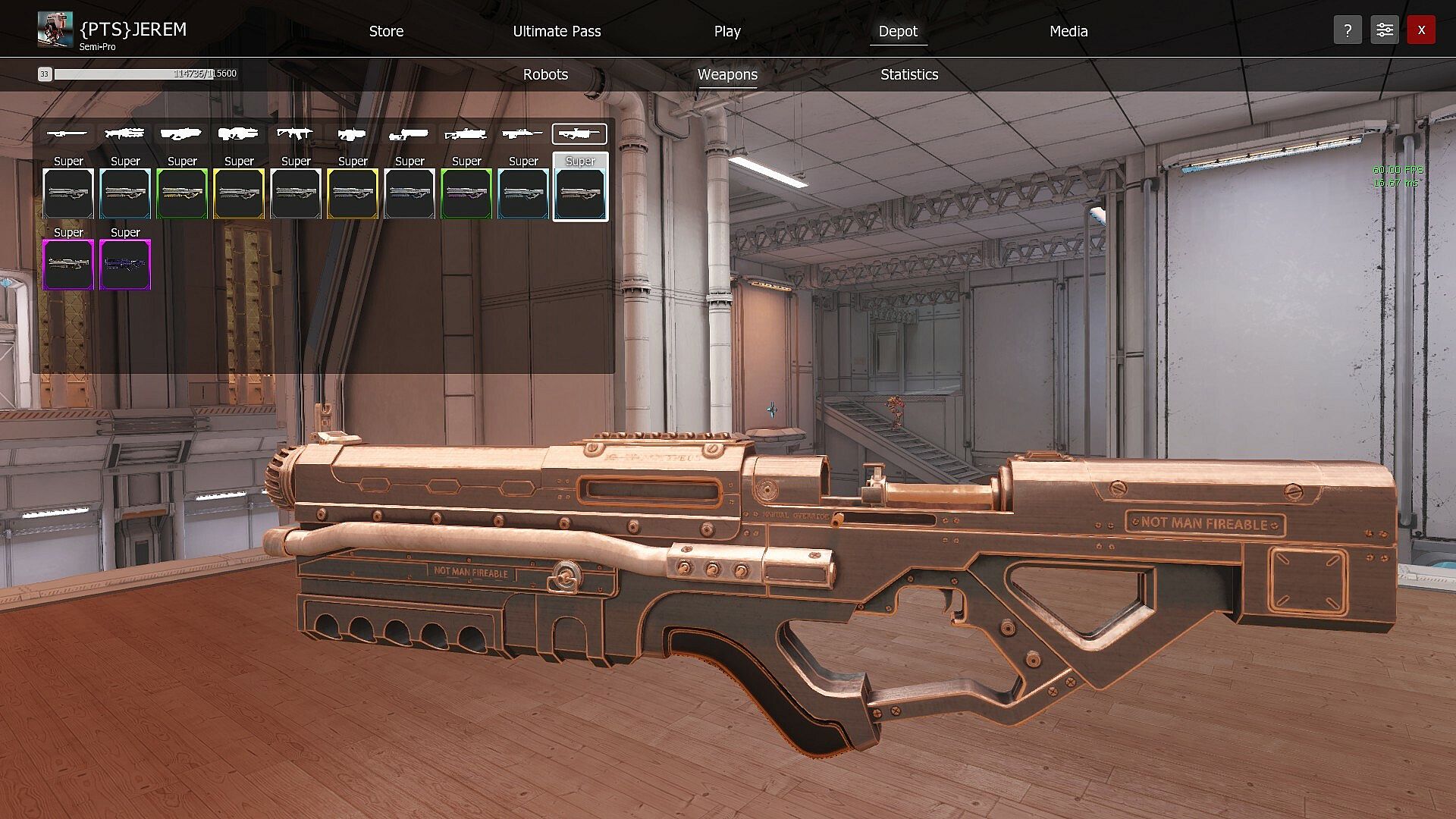Select the green-framed purple weapon skin
The image size is (1456, 819).
coord(466,193)
